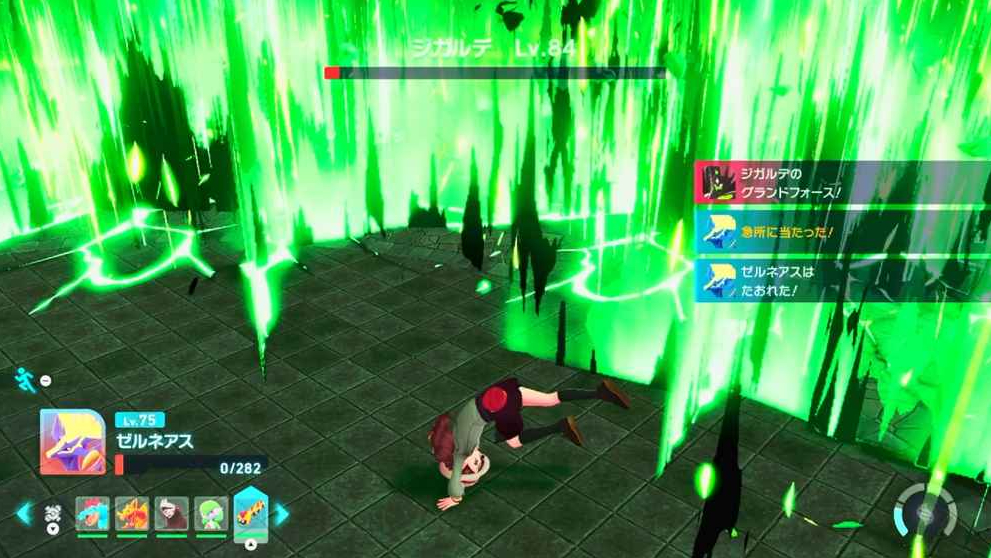Click the right party cycle arrow
991x558 pixels.
282,514
